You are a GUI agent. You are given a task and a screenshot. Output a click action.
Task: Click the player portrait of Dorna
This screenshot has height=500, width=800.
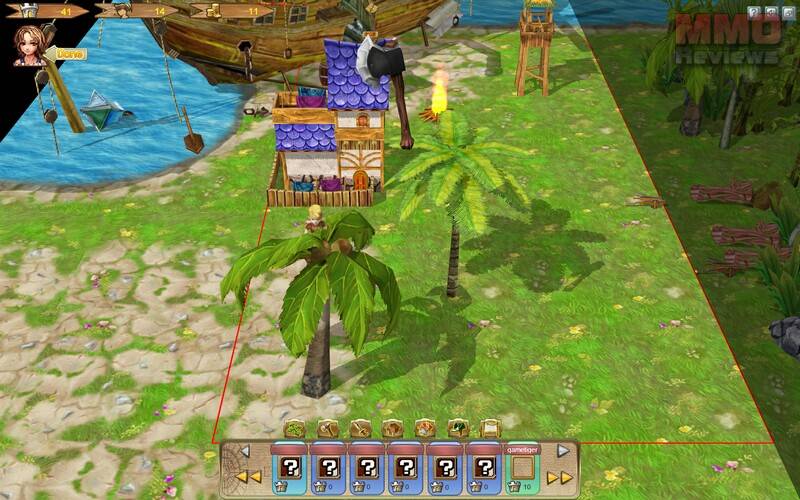coord(29,46)
